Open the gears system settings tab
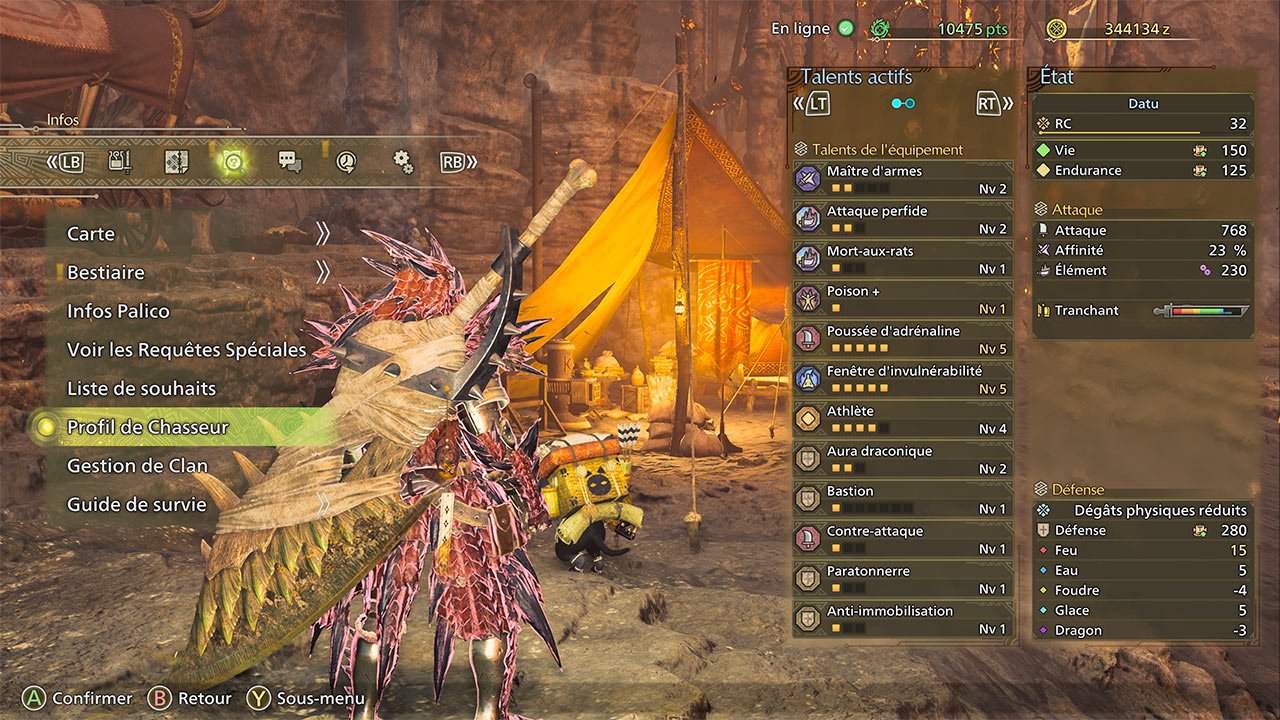The width and height of the screenshot is (1280, 720). point(402,162)
